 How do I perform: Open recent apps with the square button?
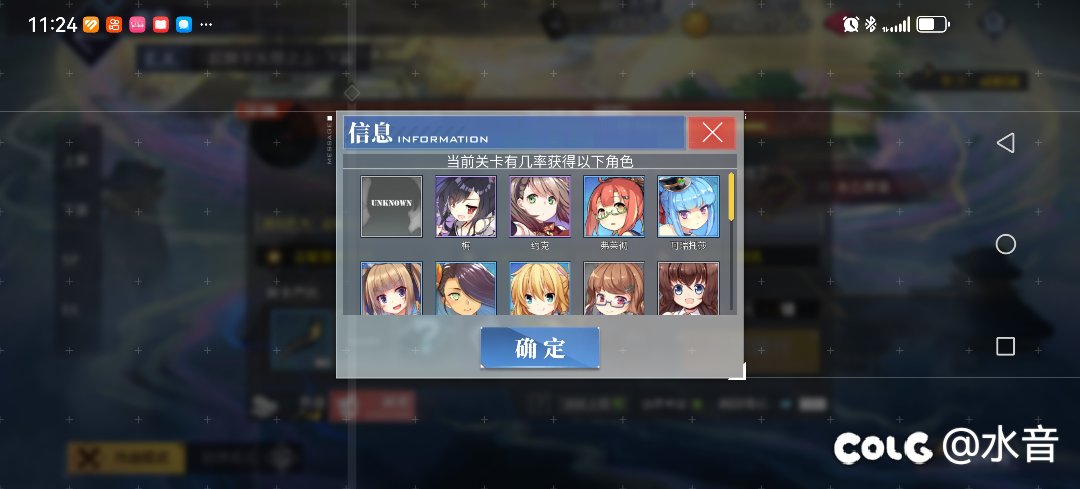click(x=1006, y=347)
